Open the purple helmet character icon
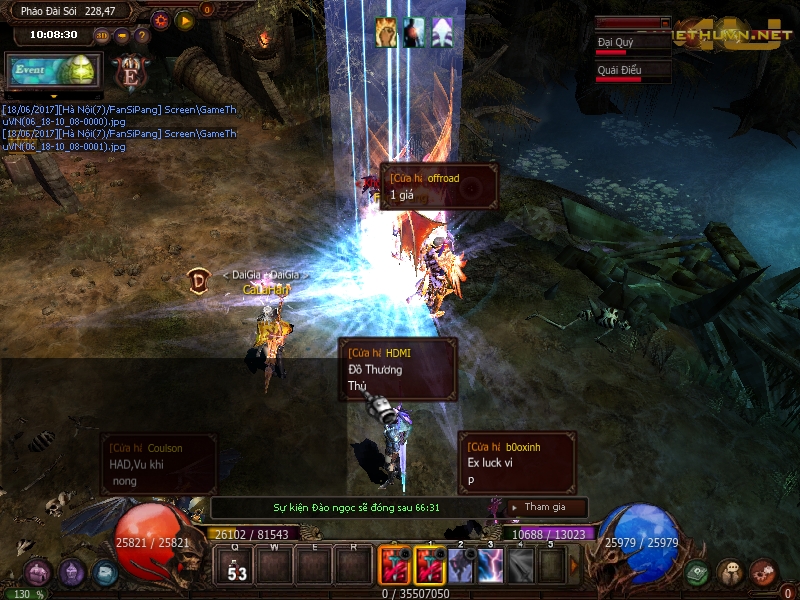Screen dimensions: 800x600 pos(72,573)
